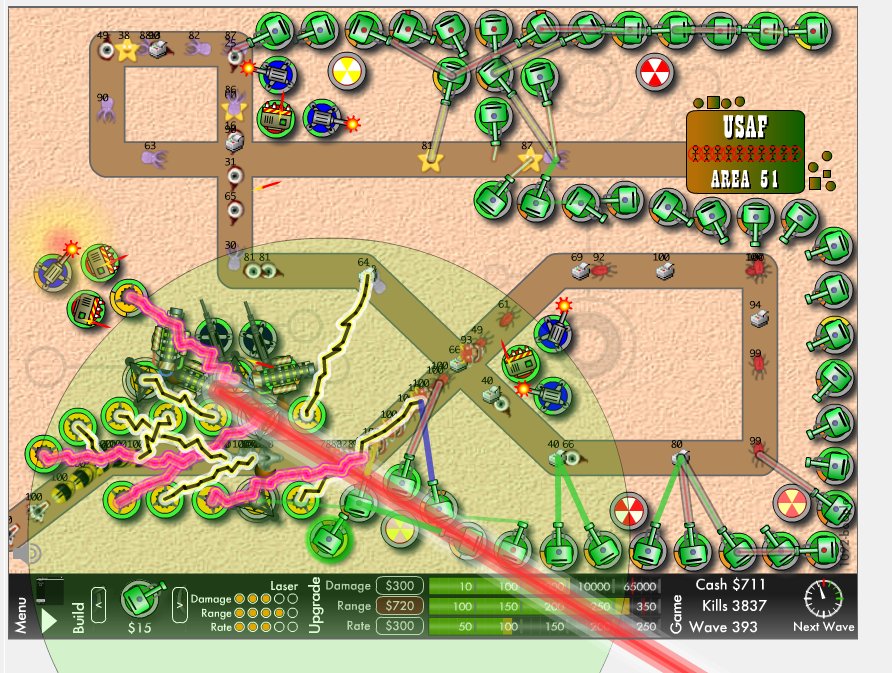Buy the $300 Rate upgrade

(398, 626)
